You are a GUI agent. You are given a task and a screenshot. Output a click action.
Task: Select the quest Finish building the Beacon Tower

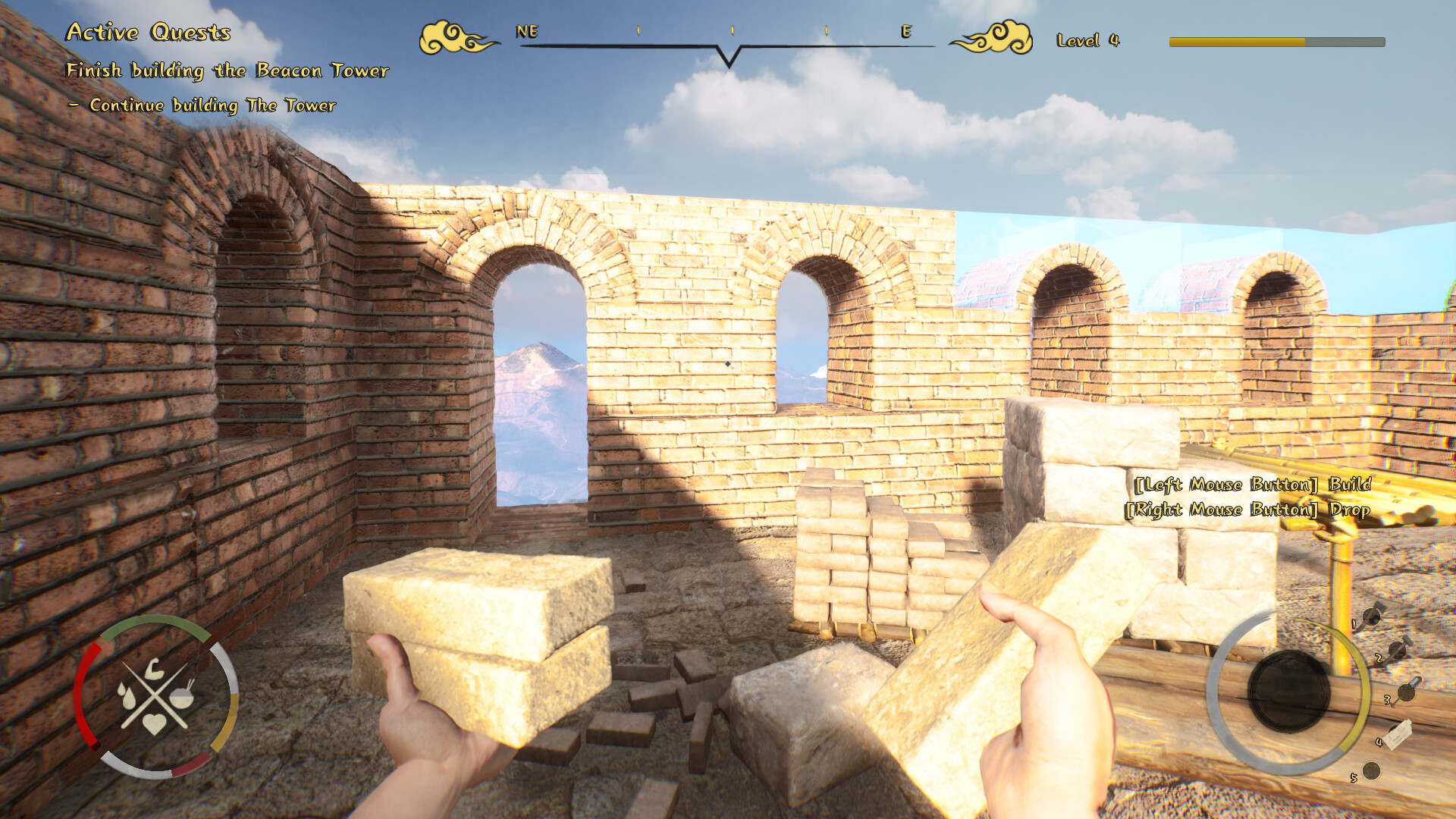[227, 72]
